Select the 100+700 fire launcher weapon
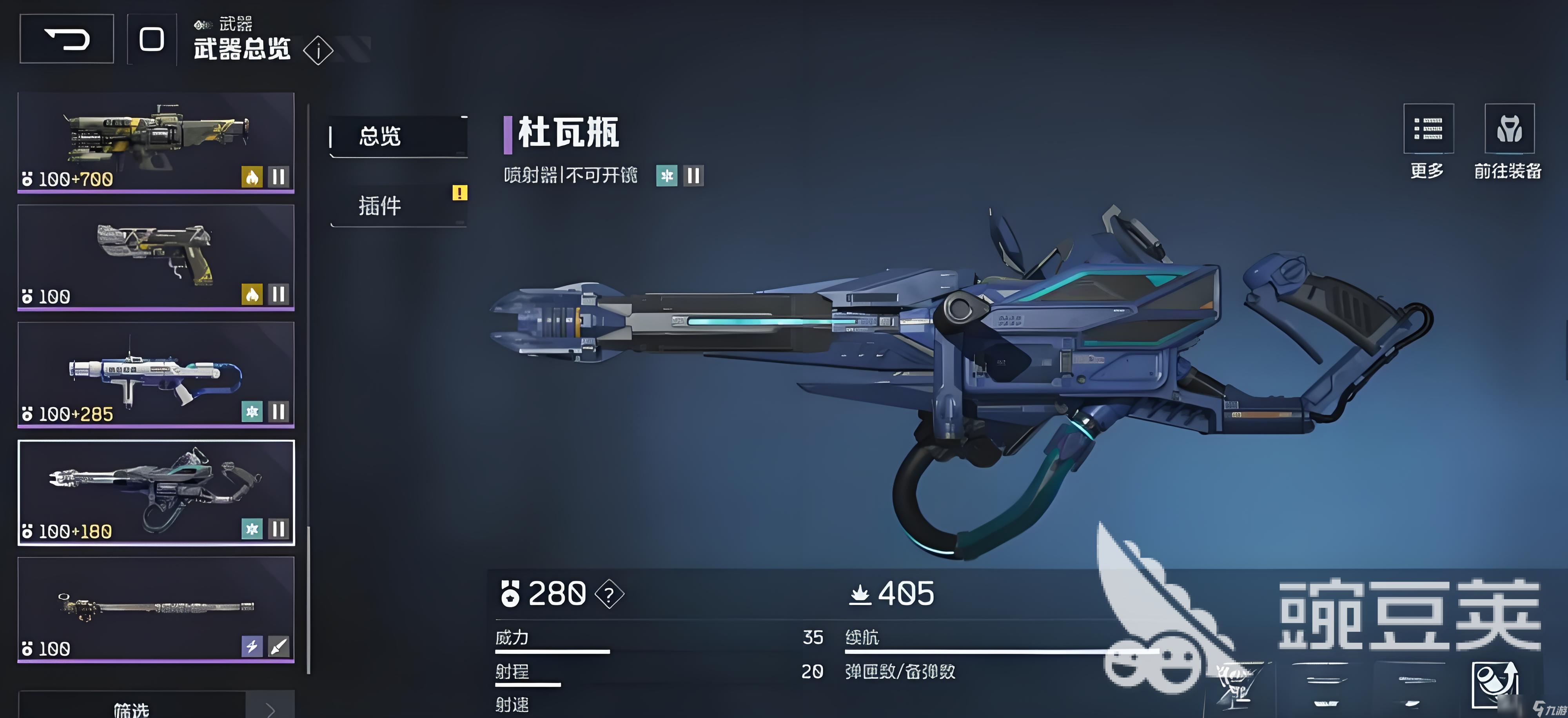Screen dimensions: 1568x718 tap(156, 142)
